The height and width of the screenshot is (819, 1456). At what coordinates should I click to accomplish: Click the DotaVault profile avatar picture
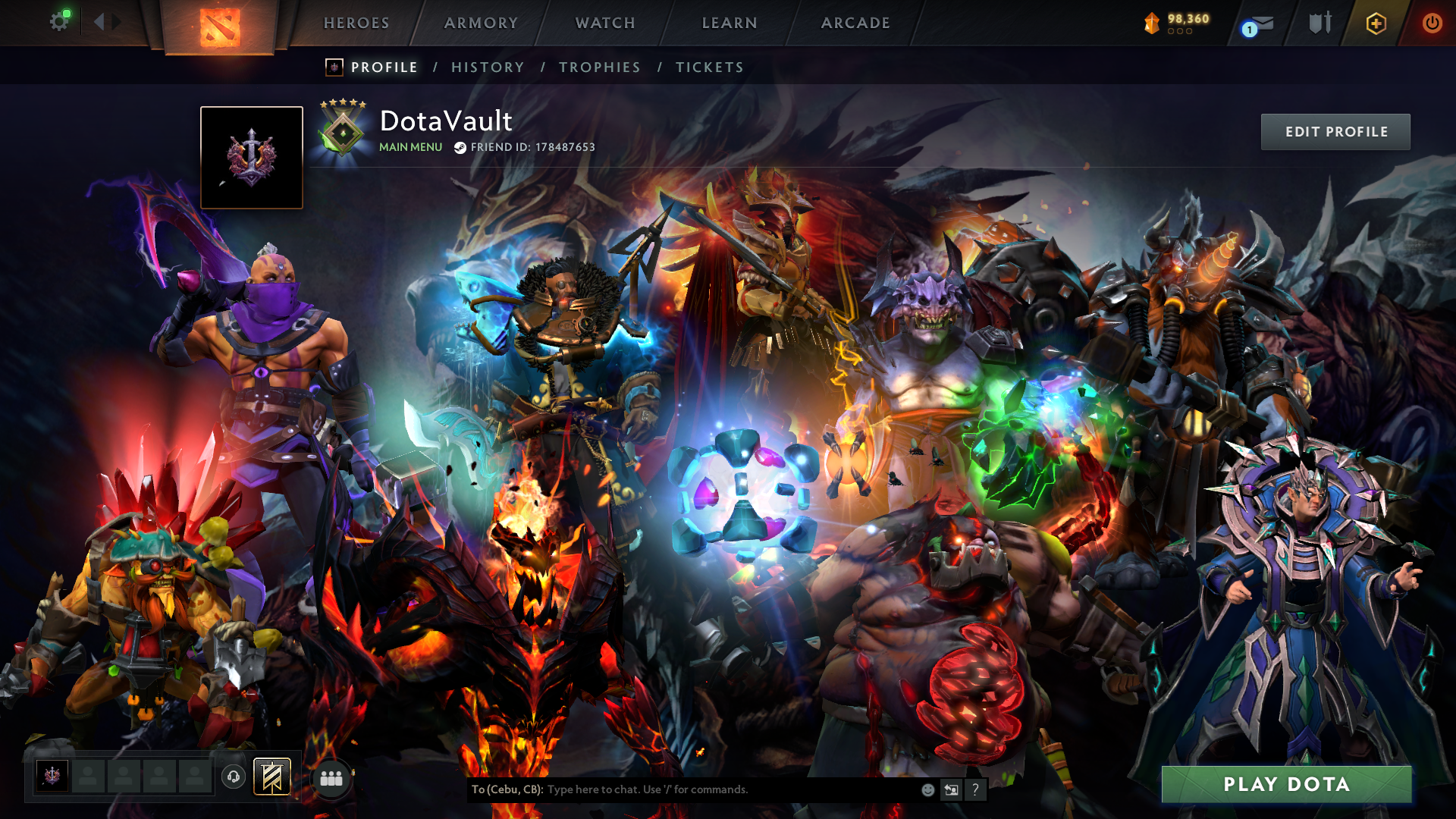click(252, 158)
